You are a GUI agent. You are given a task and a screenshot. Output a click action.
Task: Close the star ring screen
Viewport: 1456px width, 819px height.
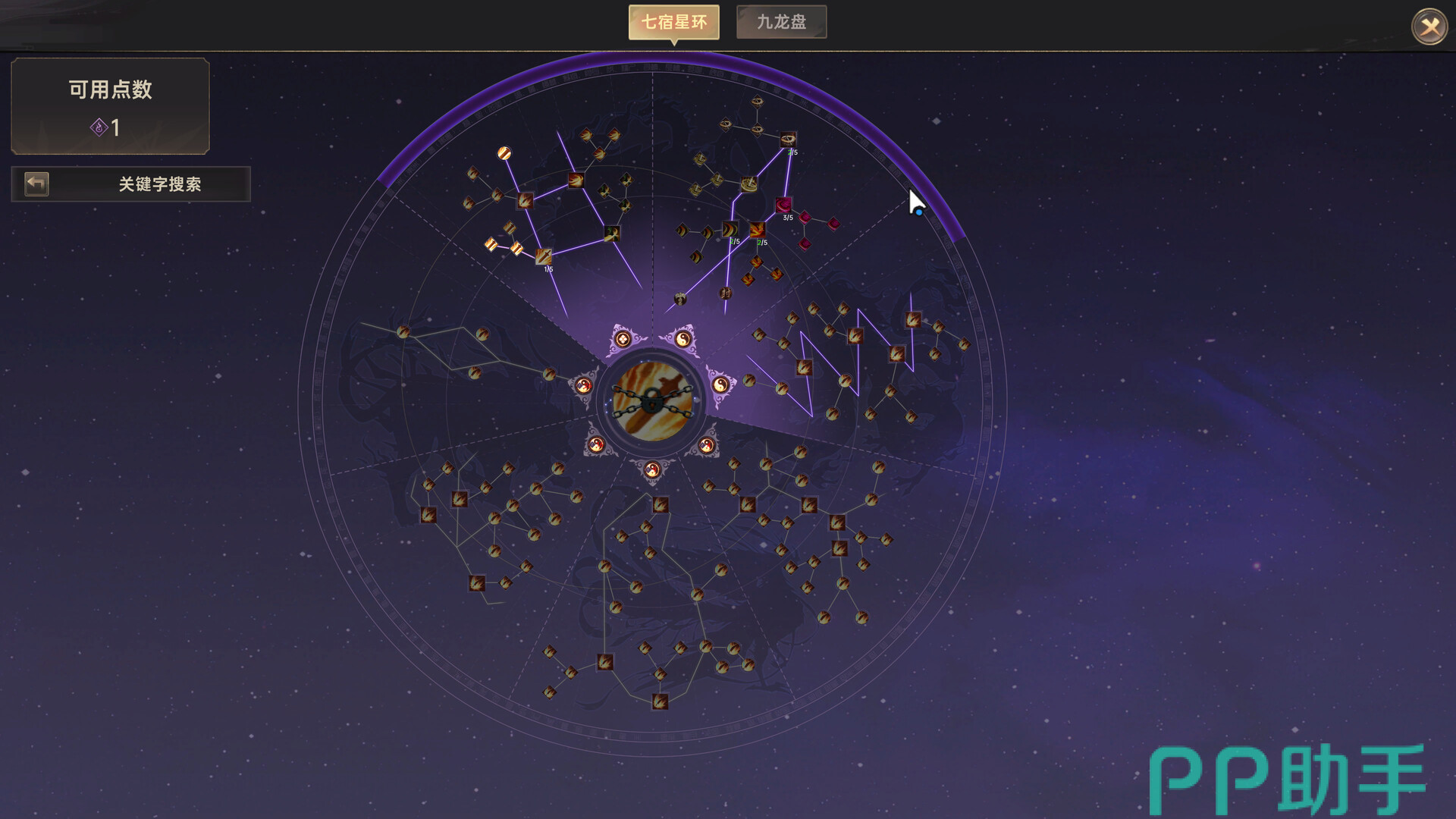(1429, 27)
